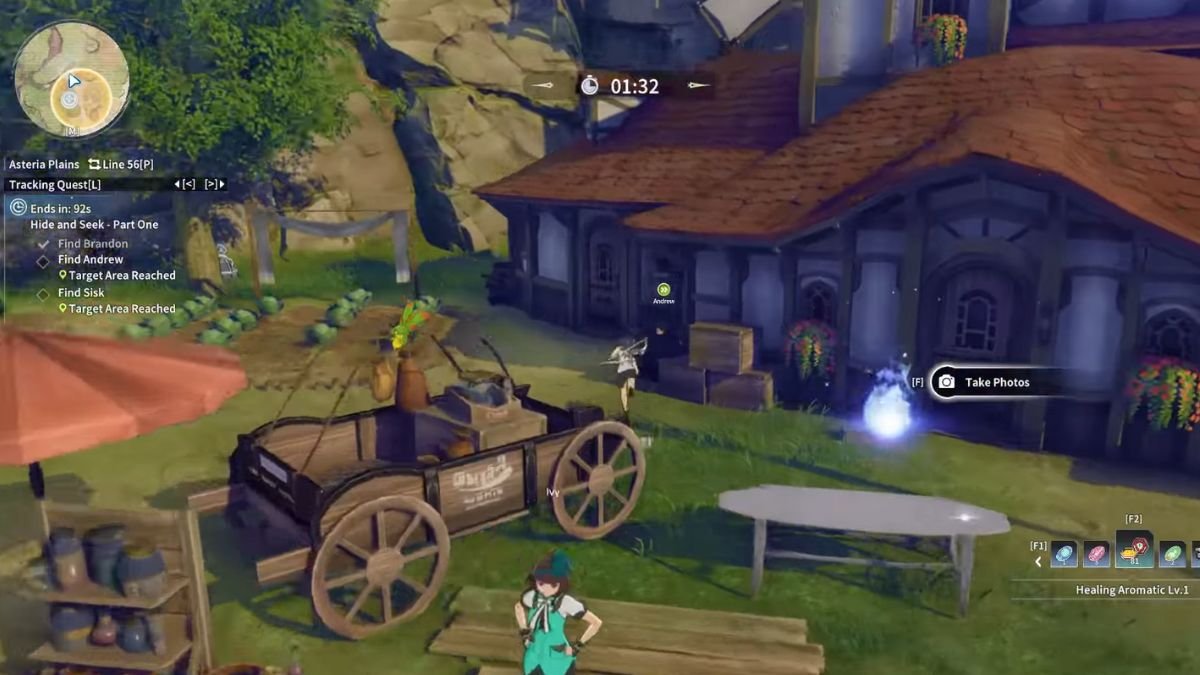Screen dimensions: 1200x675
Task: Select the pink gem item slot
Action: click(x=1097, y=554)
